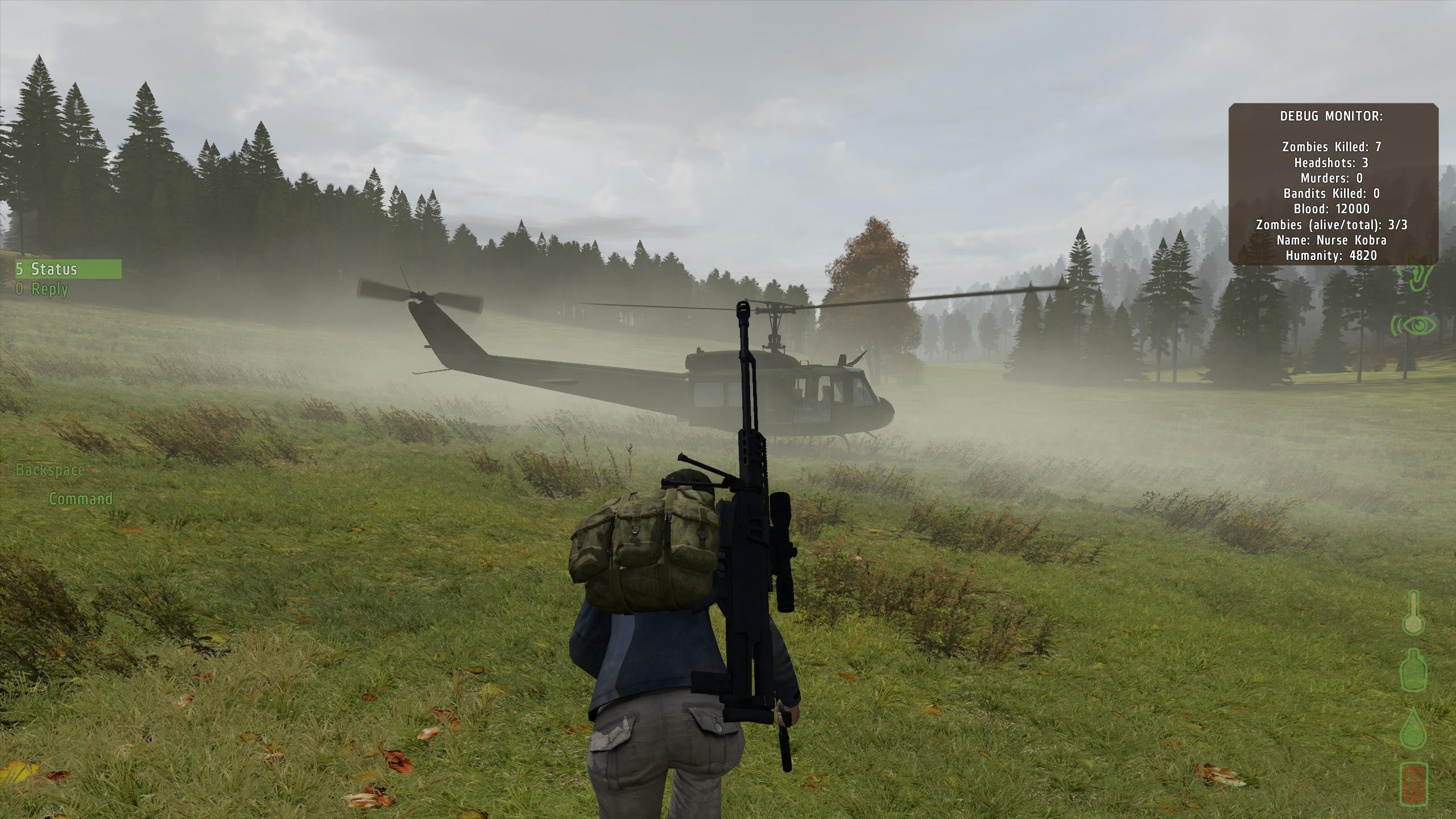The height and width of the screenshot is (819, 1456).
Task: Choose the Reply command entry
Action: (x=43, y=289)
